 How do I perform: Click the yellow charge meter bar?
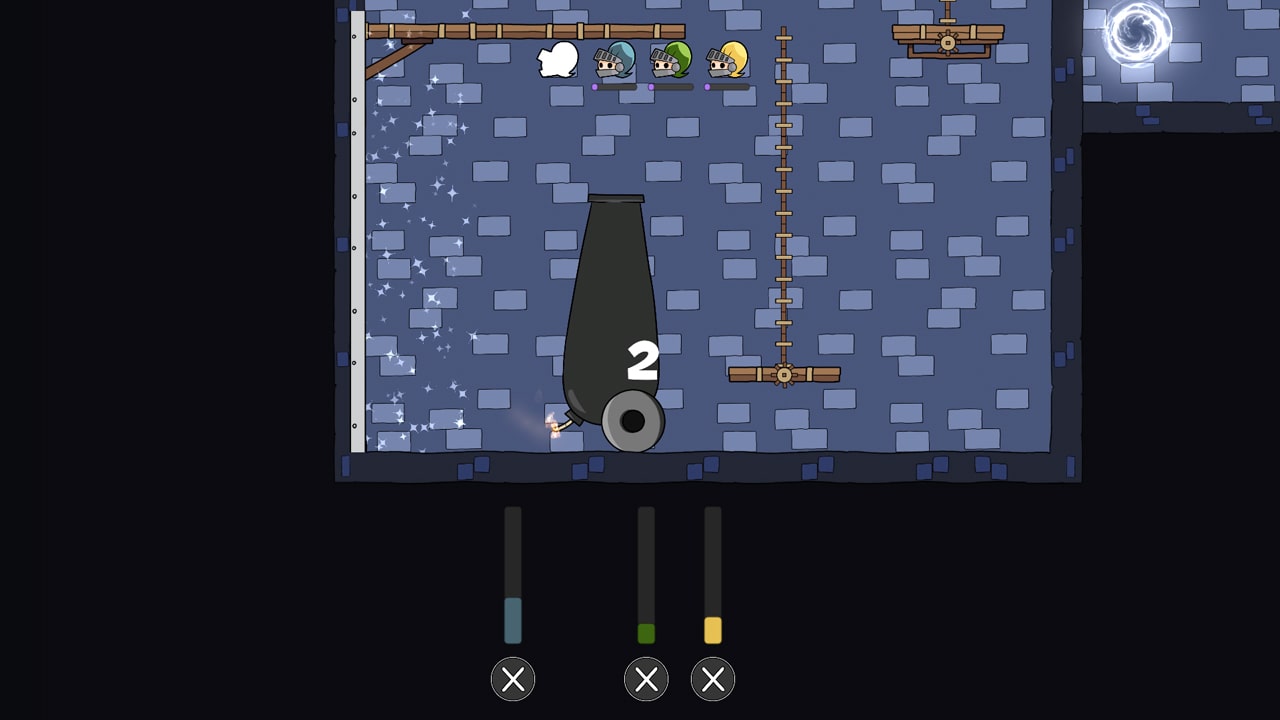[x=713, y=628]
